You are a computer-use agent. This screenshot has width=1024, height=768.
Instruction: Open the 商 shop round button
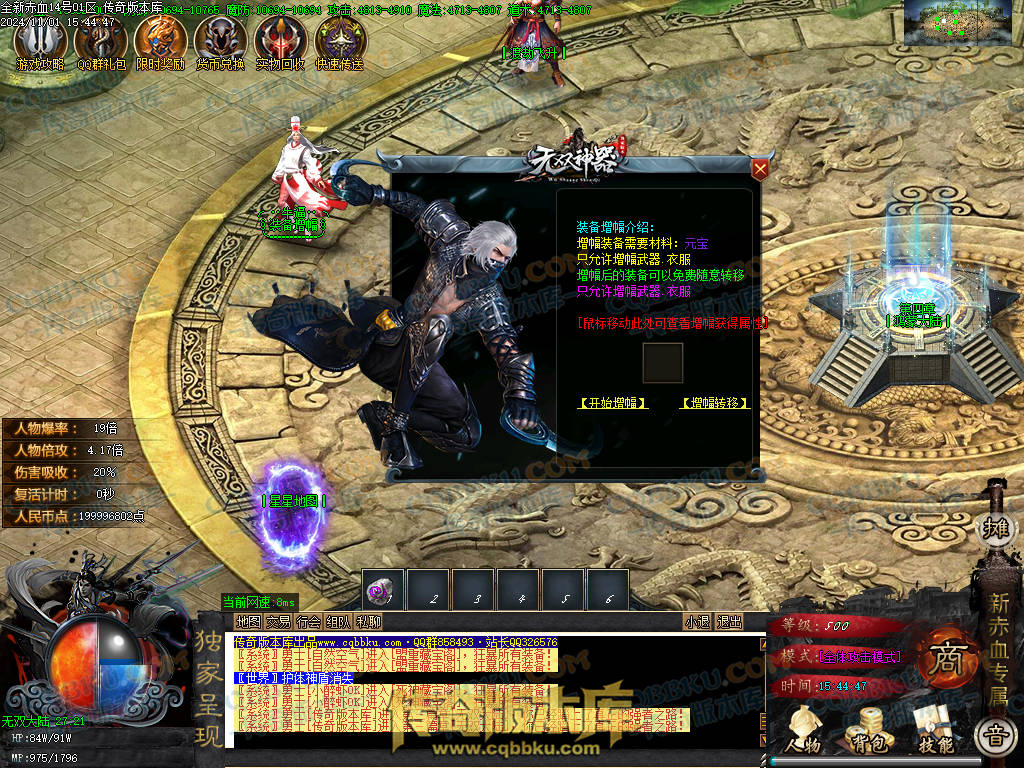coord(944,657)
